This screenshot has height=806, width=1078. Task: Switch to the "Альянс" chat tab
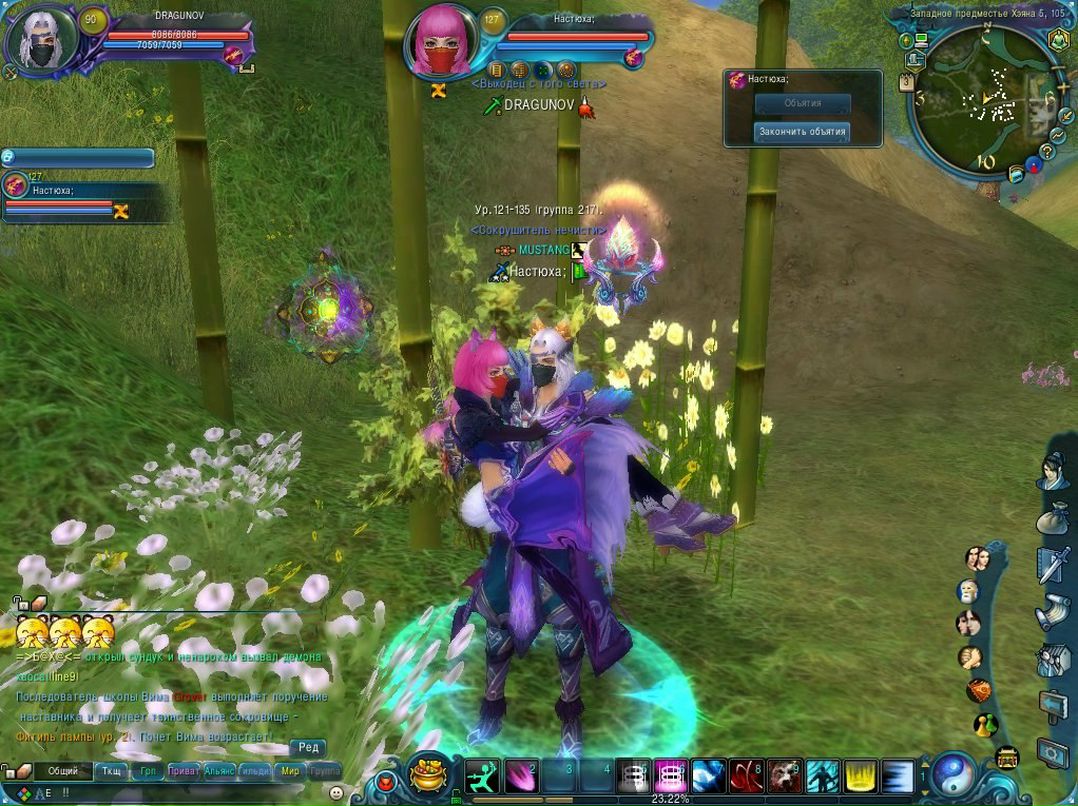(219, 771)
